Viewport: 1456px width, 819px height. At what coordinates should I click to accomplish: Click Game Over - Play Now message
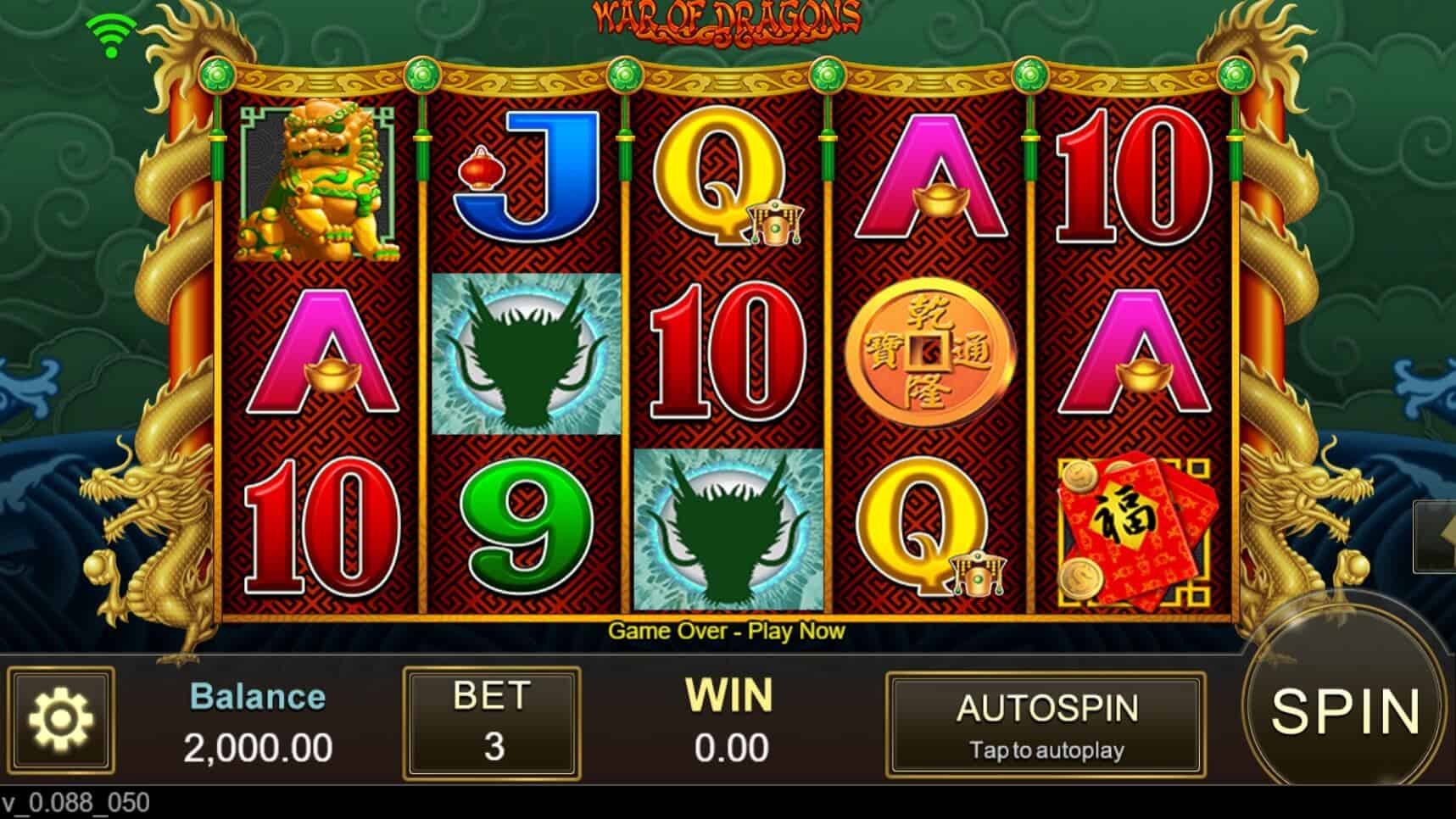(x=728, y=631)
